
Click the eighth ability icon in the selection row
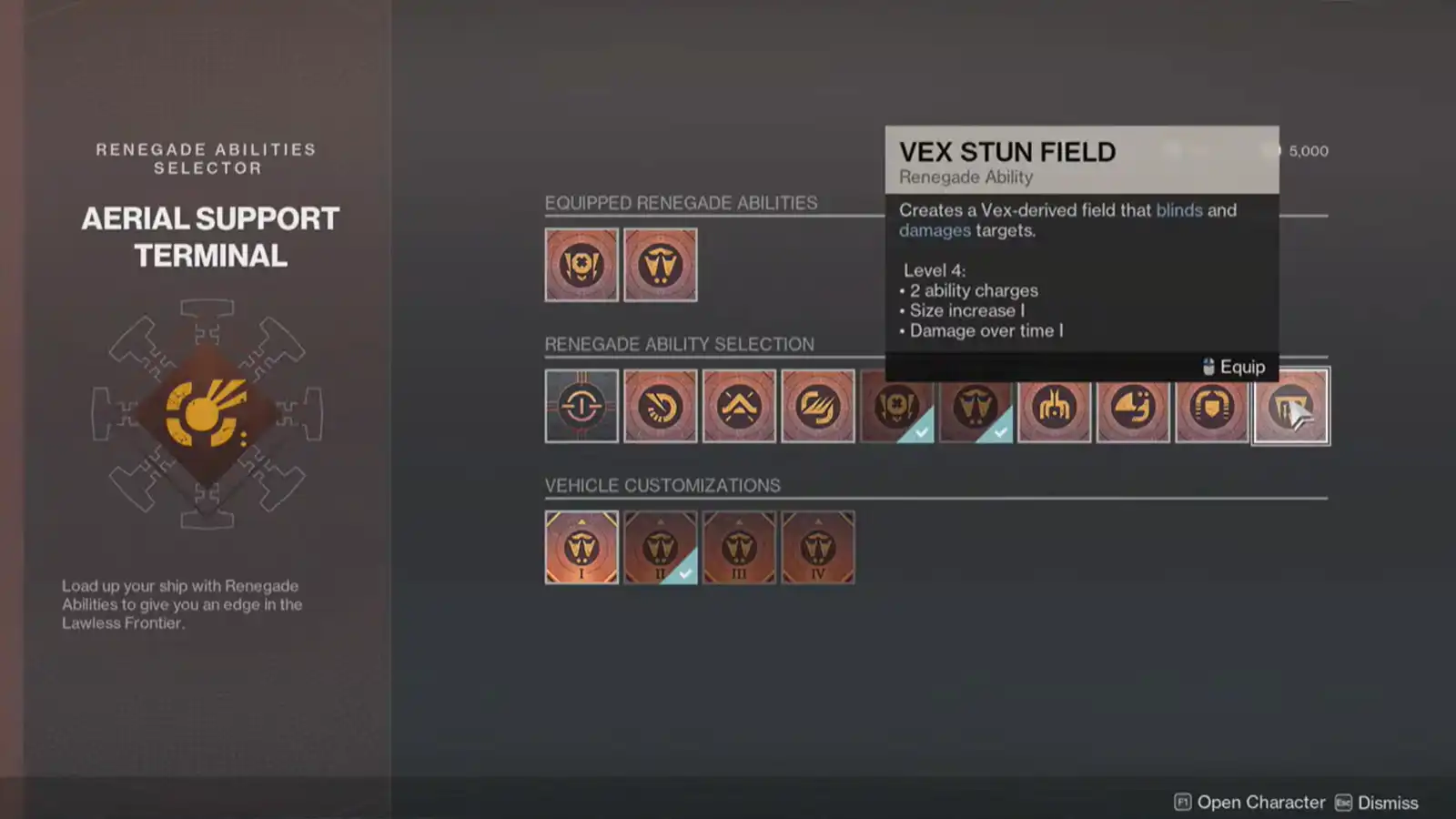(x=1133, y=407)
